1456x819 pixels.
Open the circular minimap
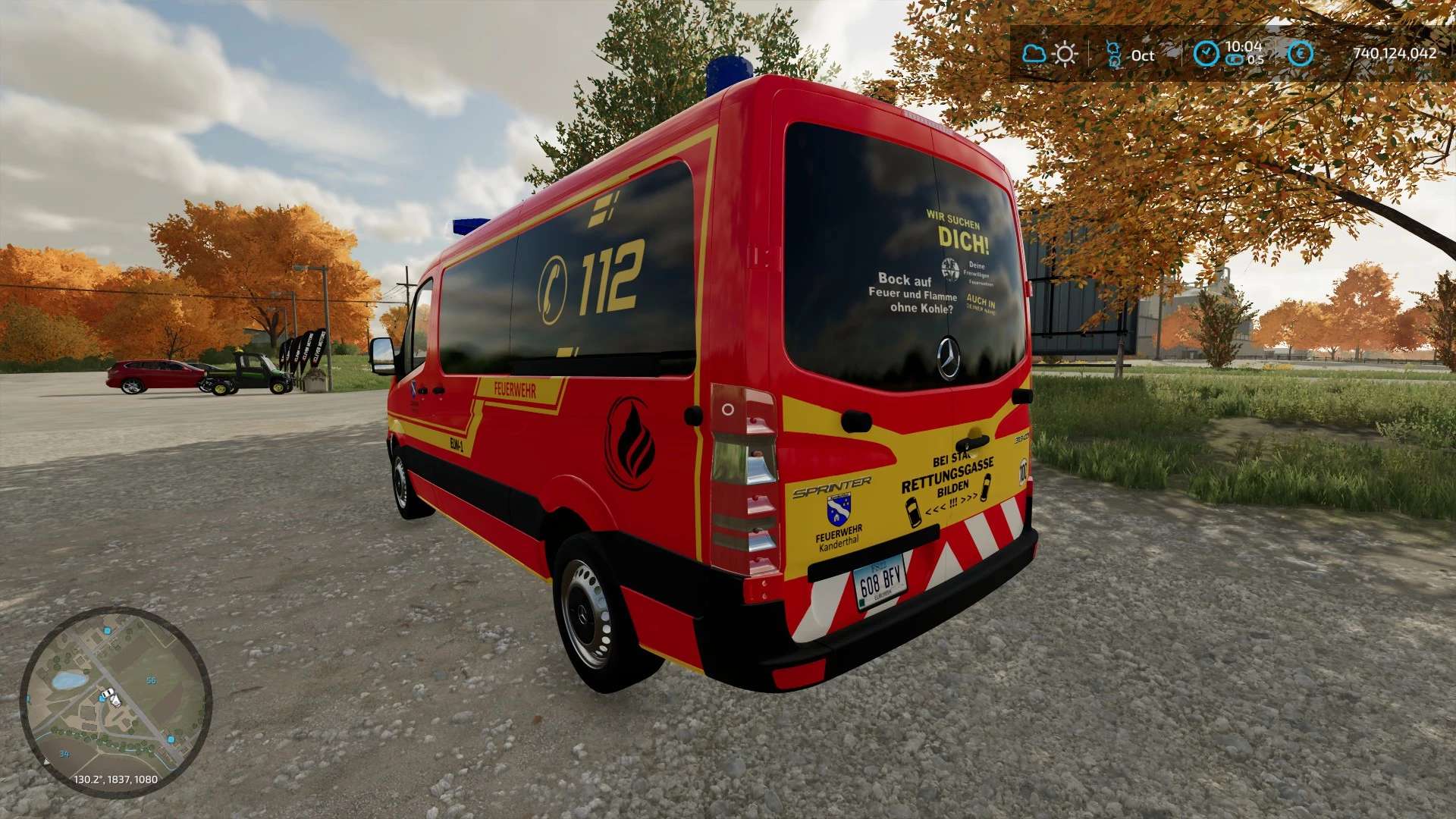(115, 701)
